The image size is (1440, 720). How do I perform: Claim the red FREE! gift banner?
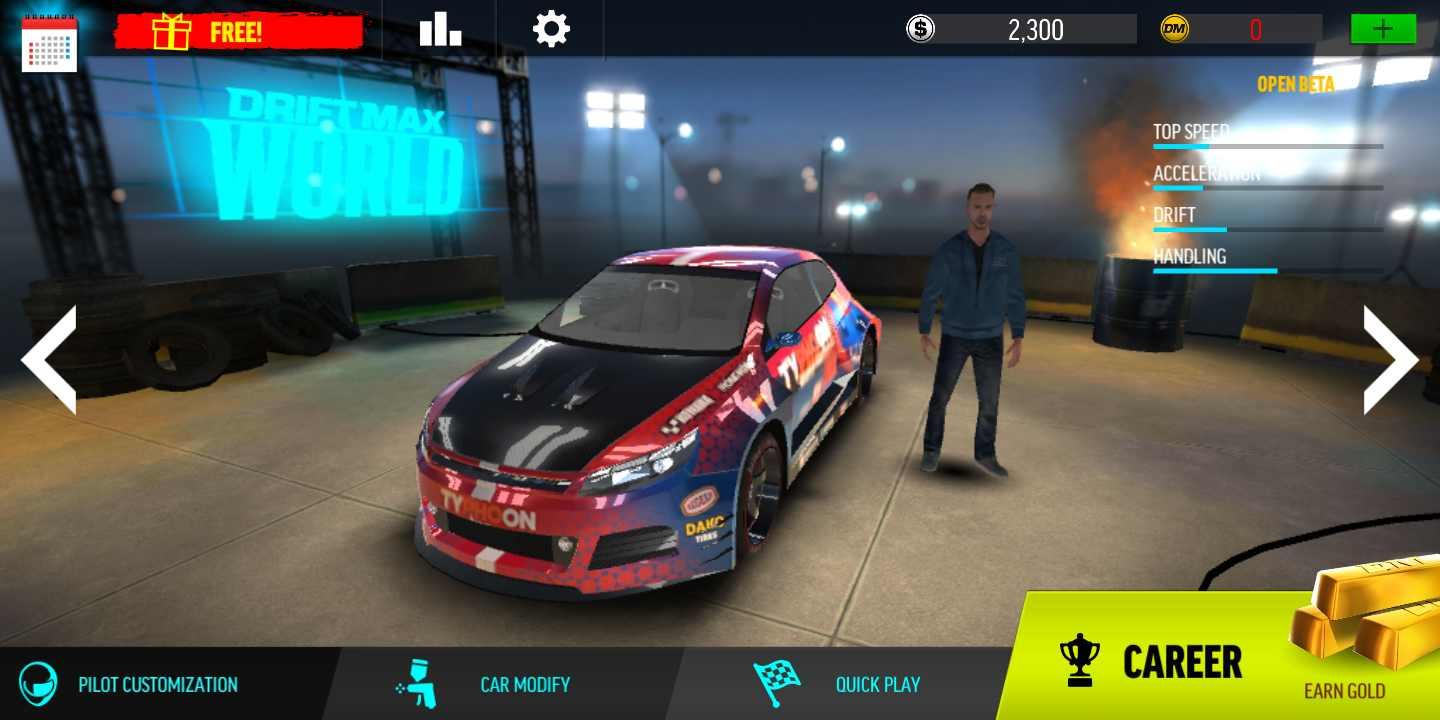pyautogui.click(x=238, y=31)
